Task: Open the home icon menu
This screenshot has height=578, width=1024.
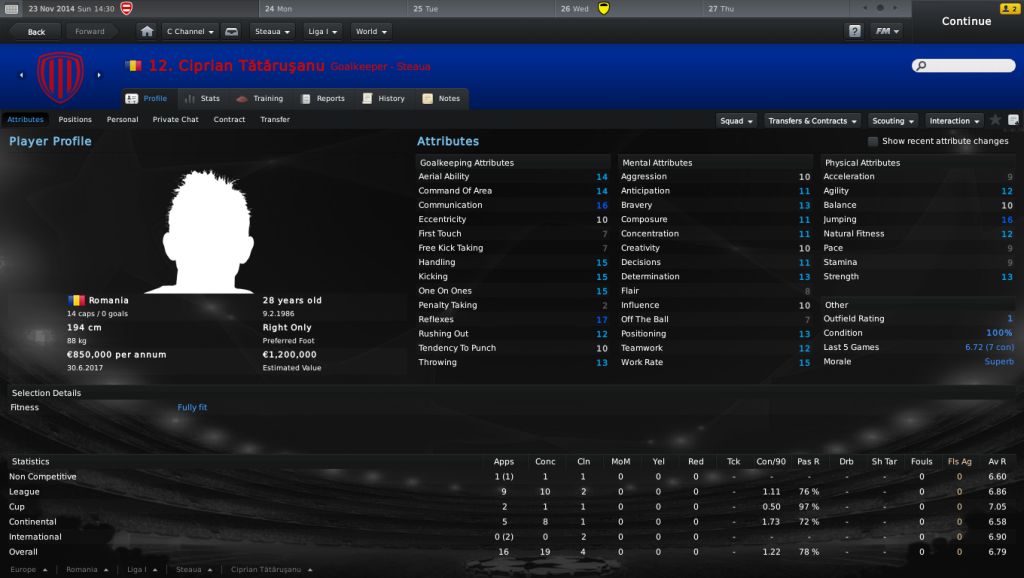Action: click(x=147, y=31)
